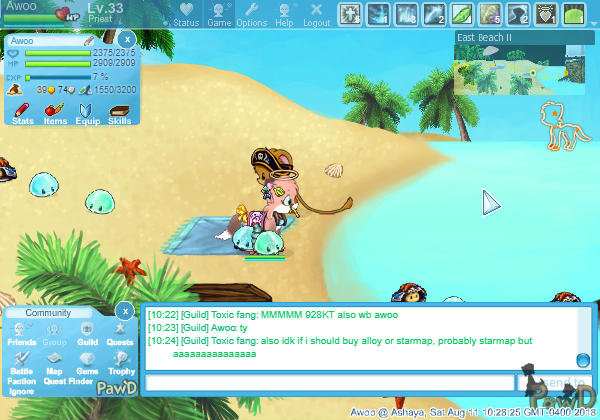This screenshot has height=420, width=600.
Task: Close the Community panel
Action: (123, 310)
